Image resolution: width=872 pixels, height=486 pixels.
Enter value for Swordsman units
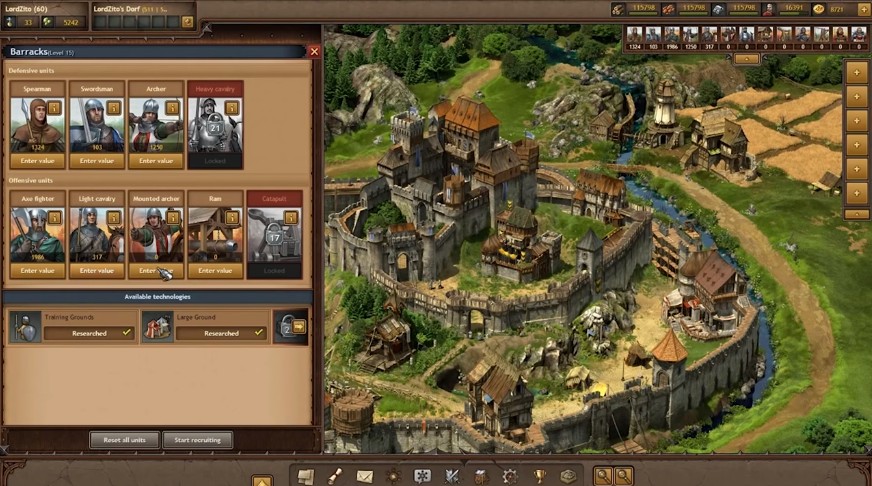click(x=97, y=160)
